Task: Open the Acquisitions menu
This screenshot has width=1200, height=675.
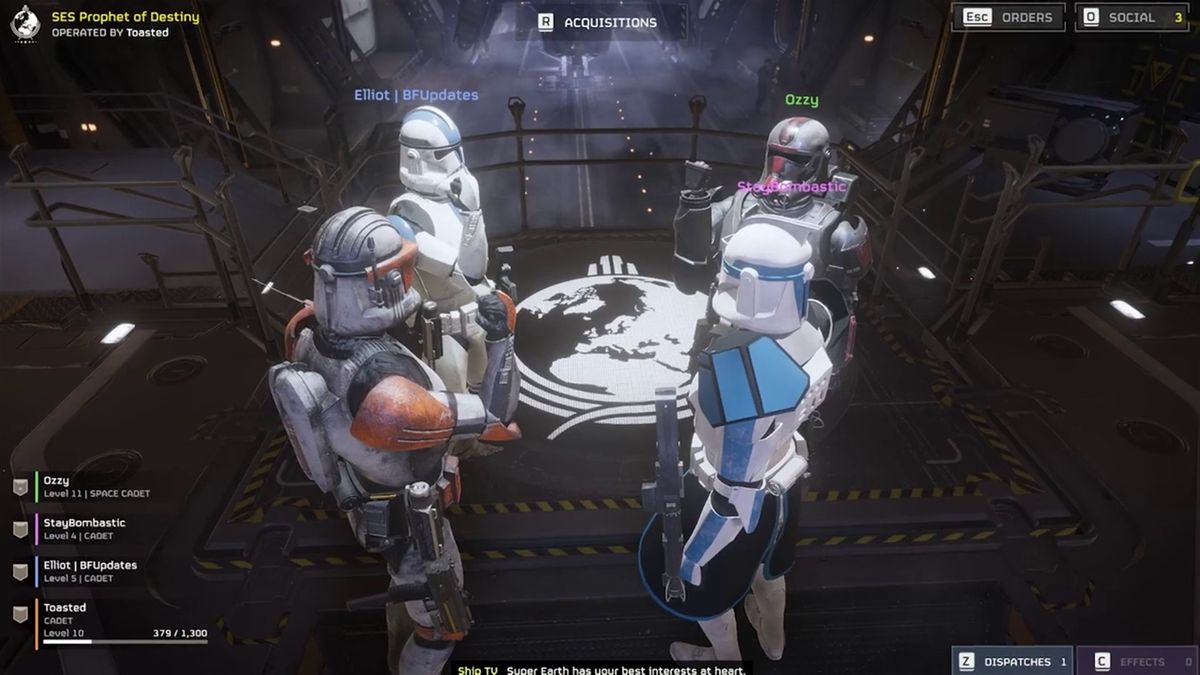Action: (599, 22)
